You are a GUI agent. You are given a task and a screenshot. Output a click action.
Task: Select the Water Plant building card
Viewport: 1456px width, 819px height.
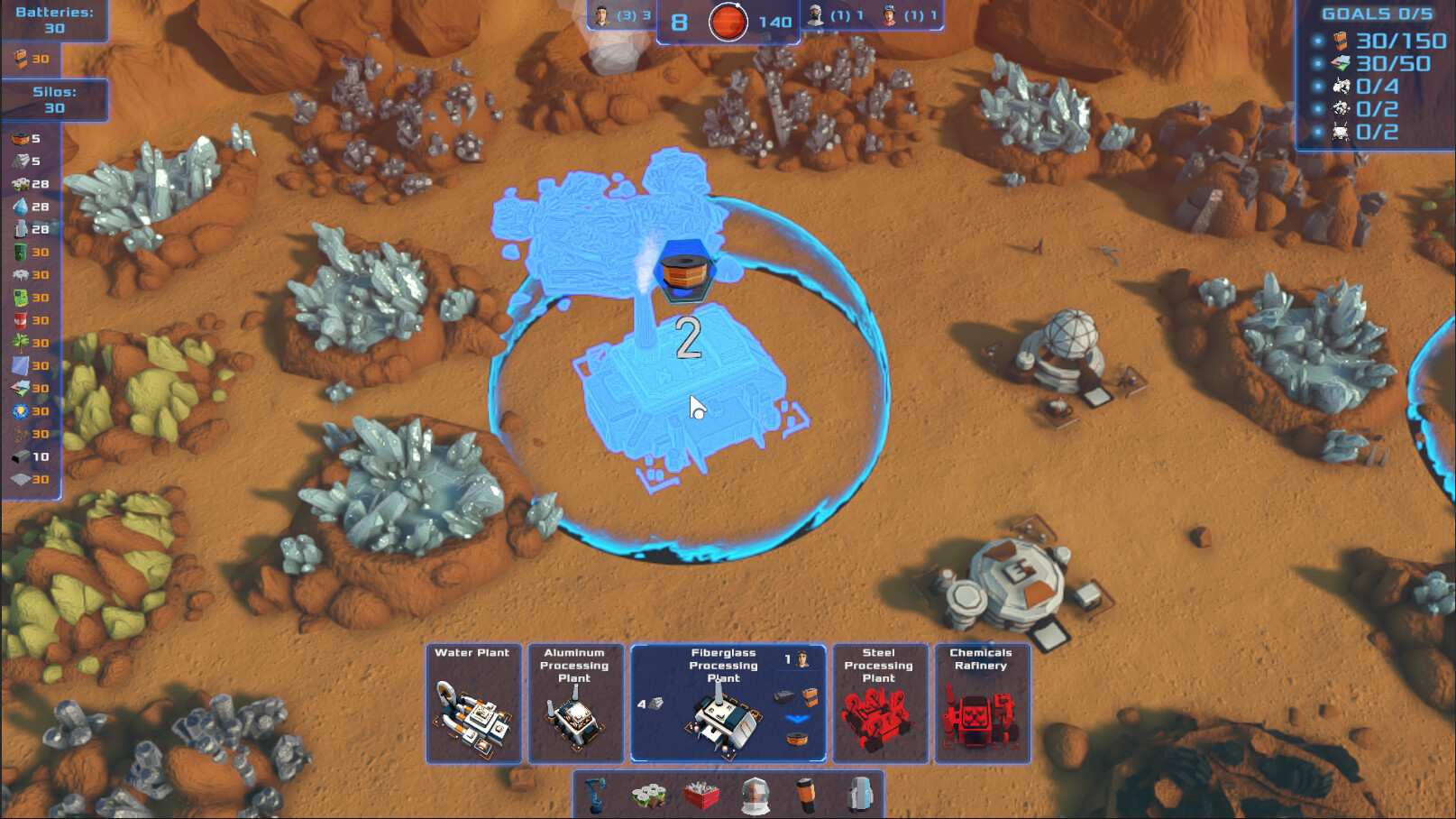coord(473,704)
